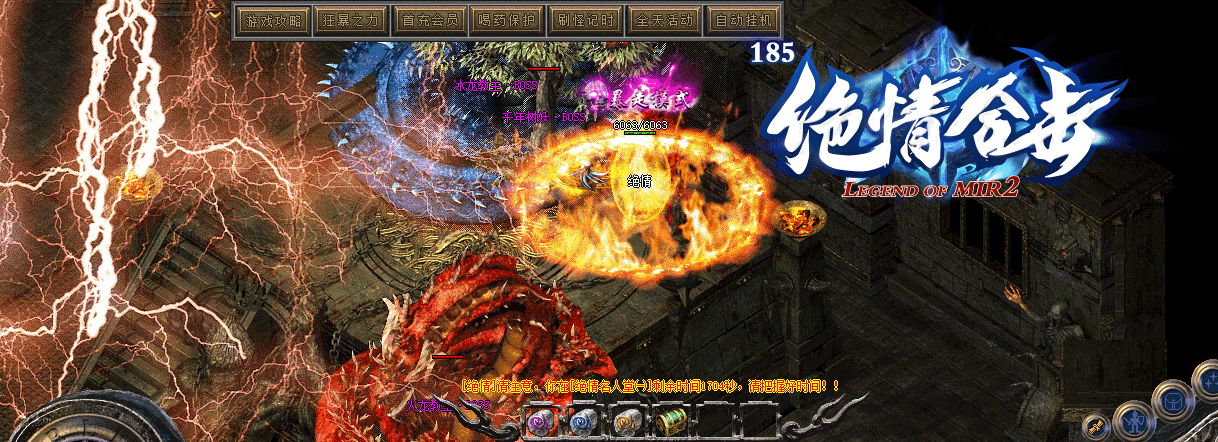Activate the 狂暴之力 button
Viewport: 1218px width, 442px height.
(348, 19)
